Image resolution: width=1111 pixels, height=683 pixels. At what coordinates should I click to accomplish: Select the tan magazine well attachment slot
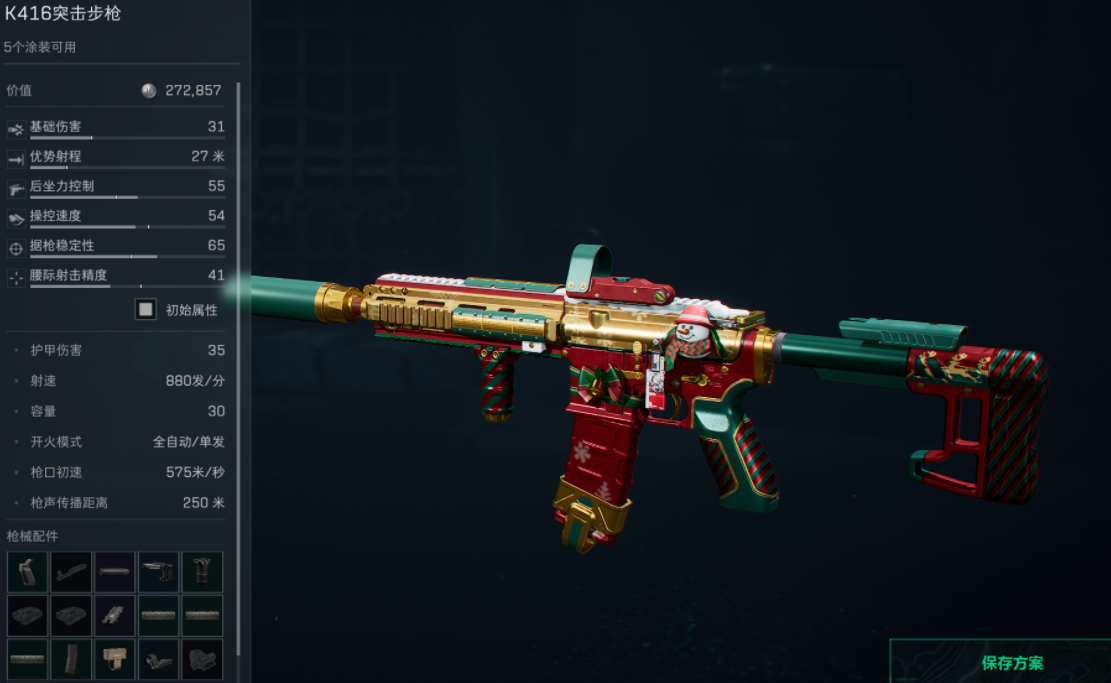tap(115, 659)
